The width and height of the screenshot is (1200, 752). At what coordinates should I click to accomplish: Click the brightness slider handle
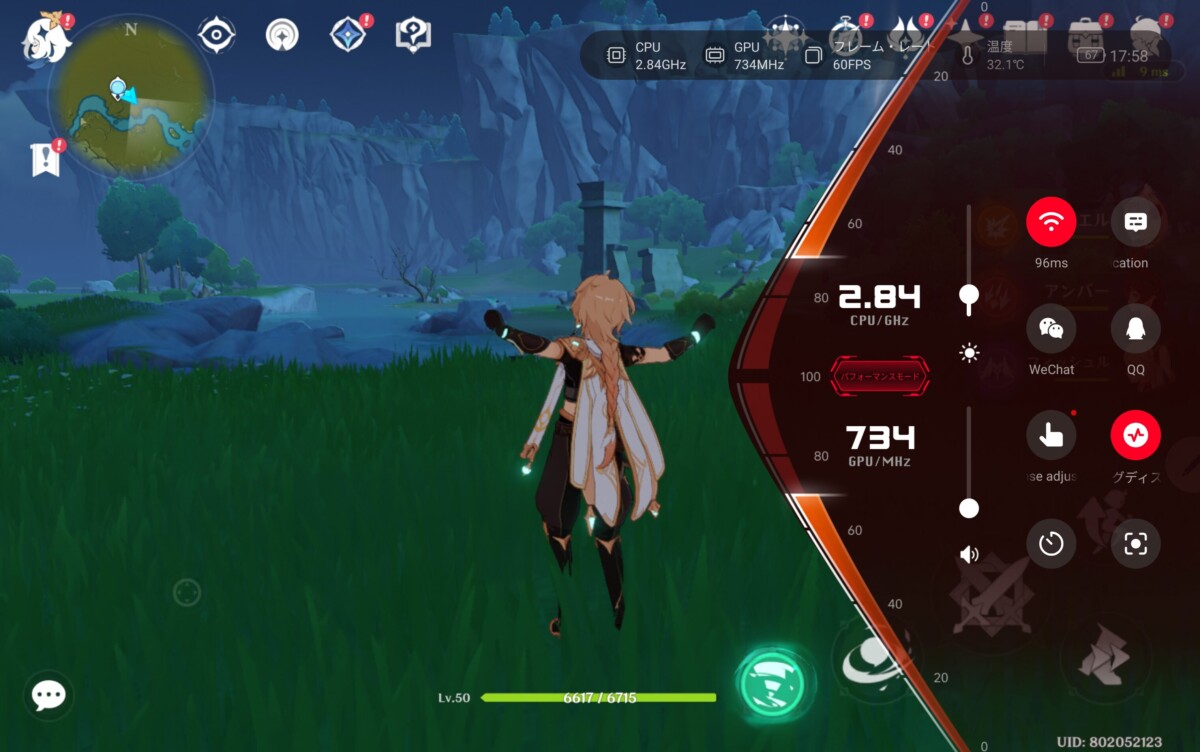point(968,294)
